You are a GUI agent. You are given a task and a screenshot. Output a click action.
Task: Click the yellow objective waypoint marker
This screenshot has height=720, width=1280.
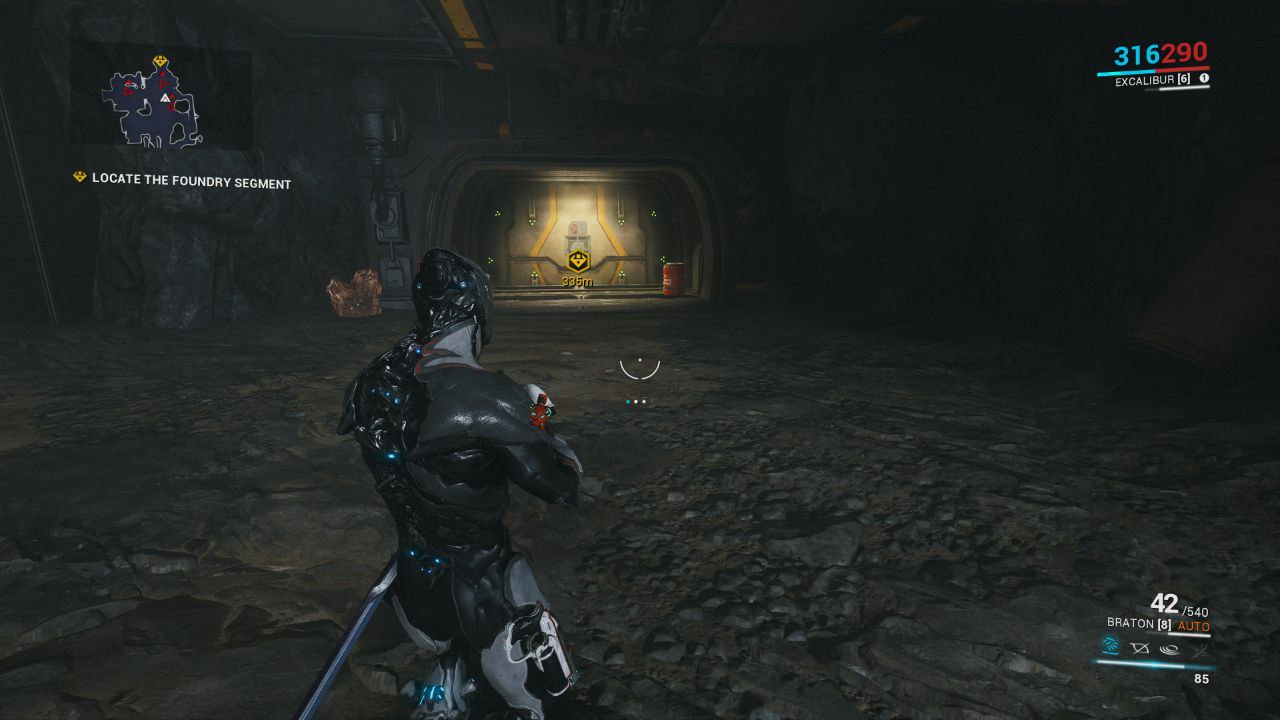(x=577, y=262)
